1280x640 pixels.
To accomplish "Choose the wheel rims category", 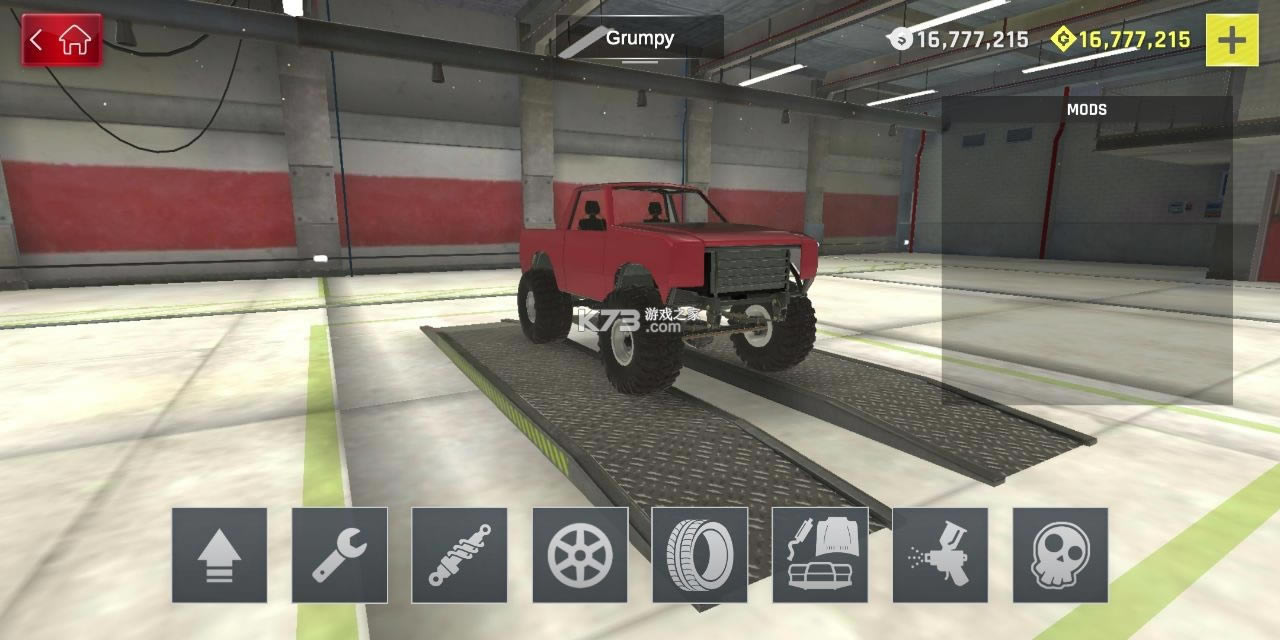I will pyautogui.click(x=580, y=555).
